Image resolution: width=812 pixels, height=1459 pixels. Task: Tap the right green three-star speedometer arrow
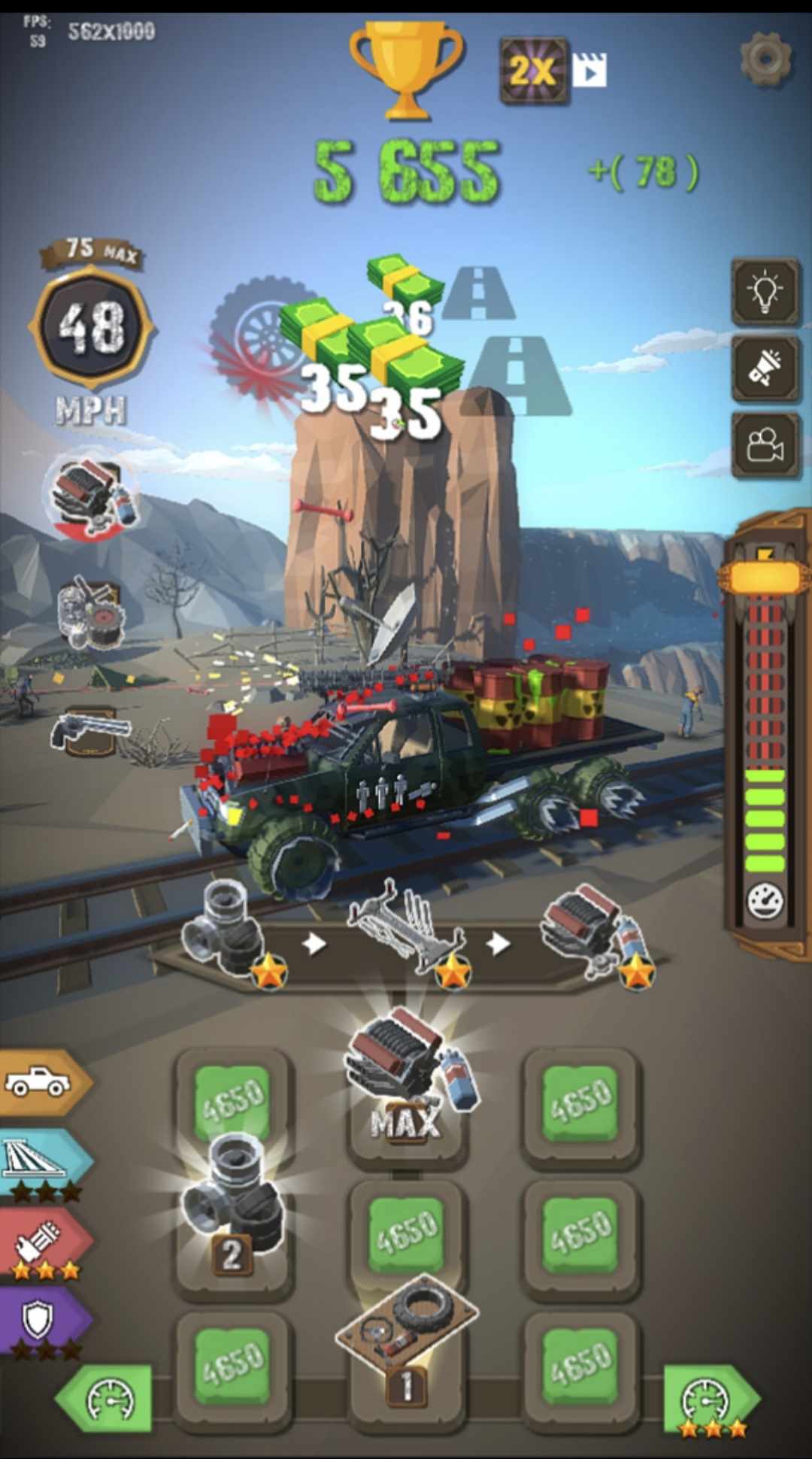pos(707,1399)
